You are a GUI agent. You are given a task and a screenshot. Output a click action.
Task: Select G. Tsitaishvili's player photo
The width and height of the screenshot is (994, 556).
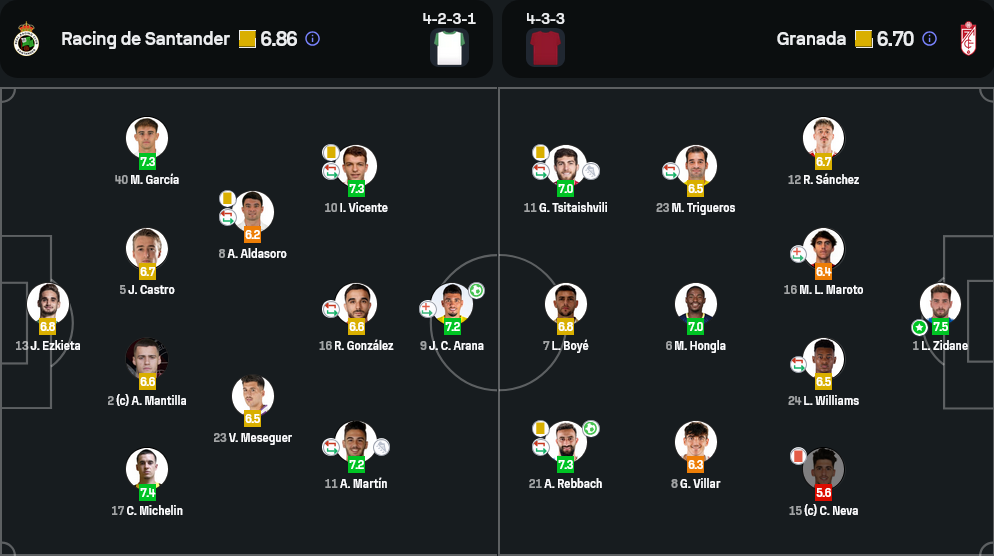(x=565, y=167)
